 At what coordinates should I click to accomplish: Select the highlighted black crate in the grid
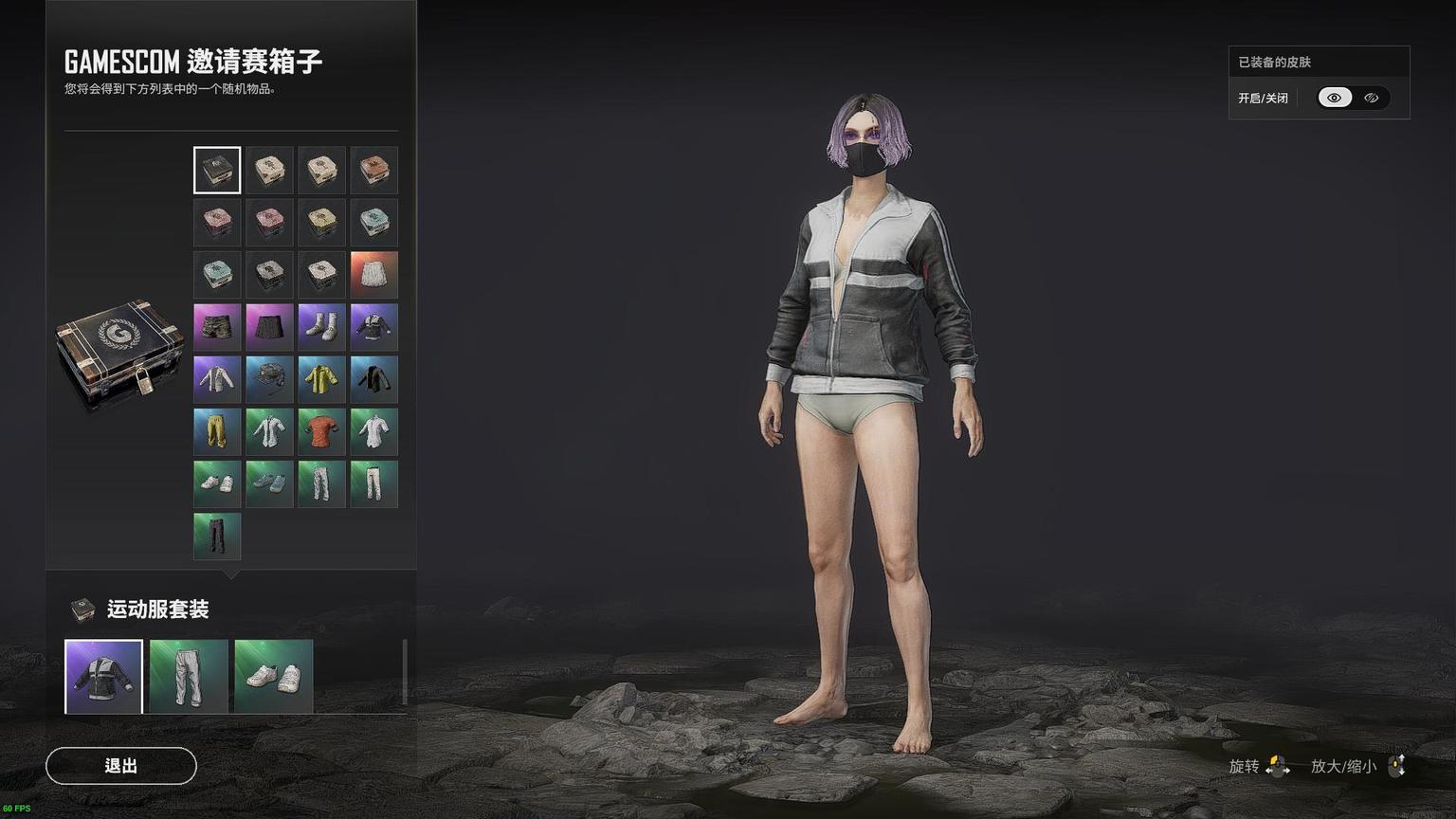pos(217,171)
